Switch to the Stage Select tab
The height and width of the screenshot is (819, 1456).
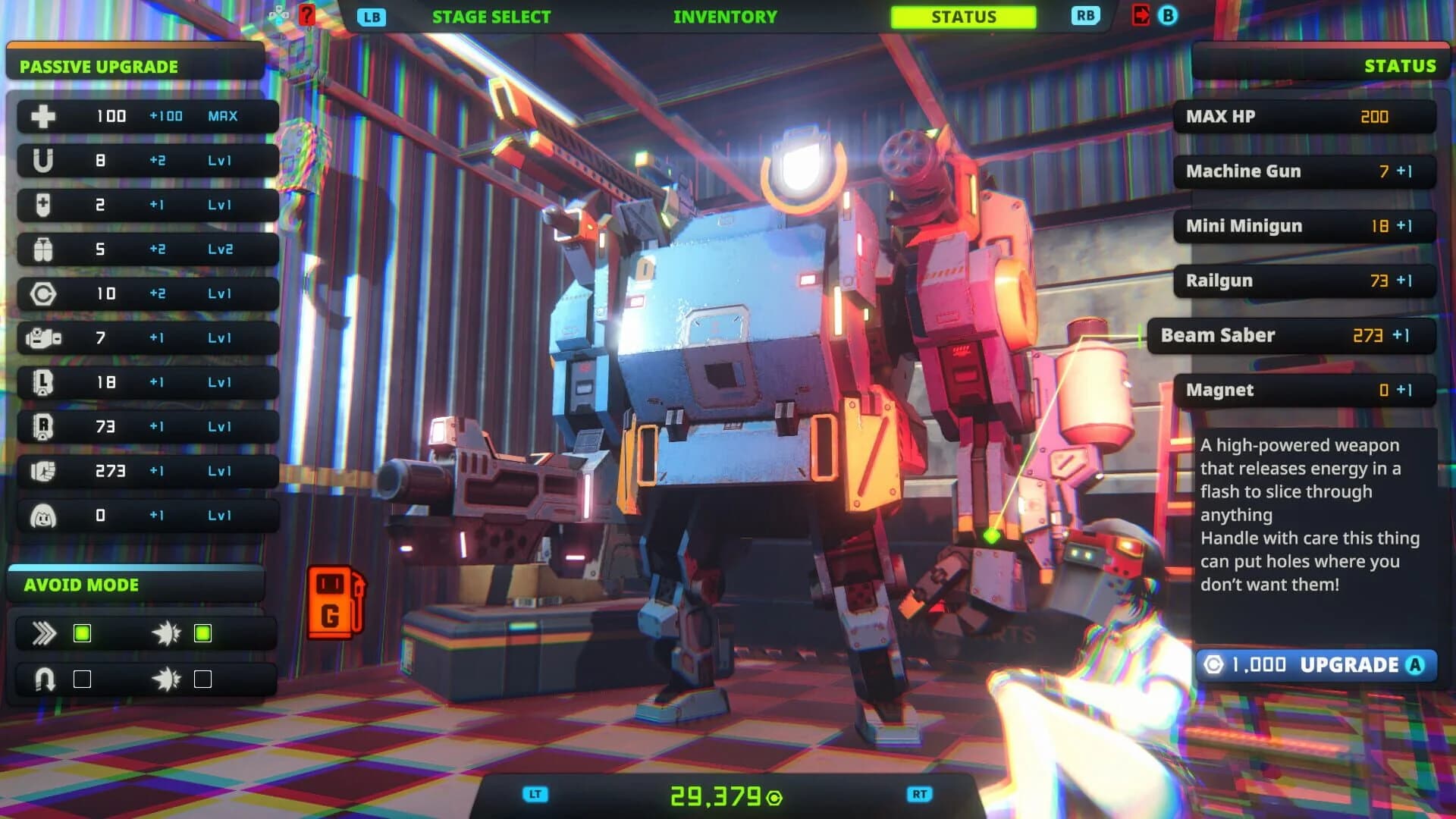click(x=491, y=16)
